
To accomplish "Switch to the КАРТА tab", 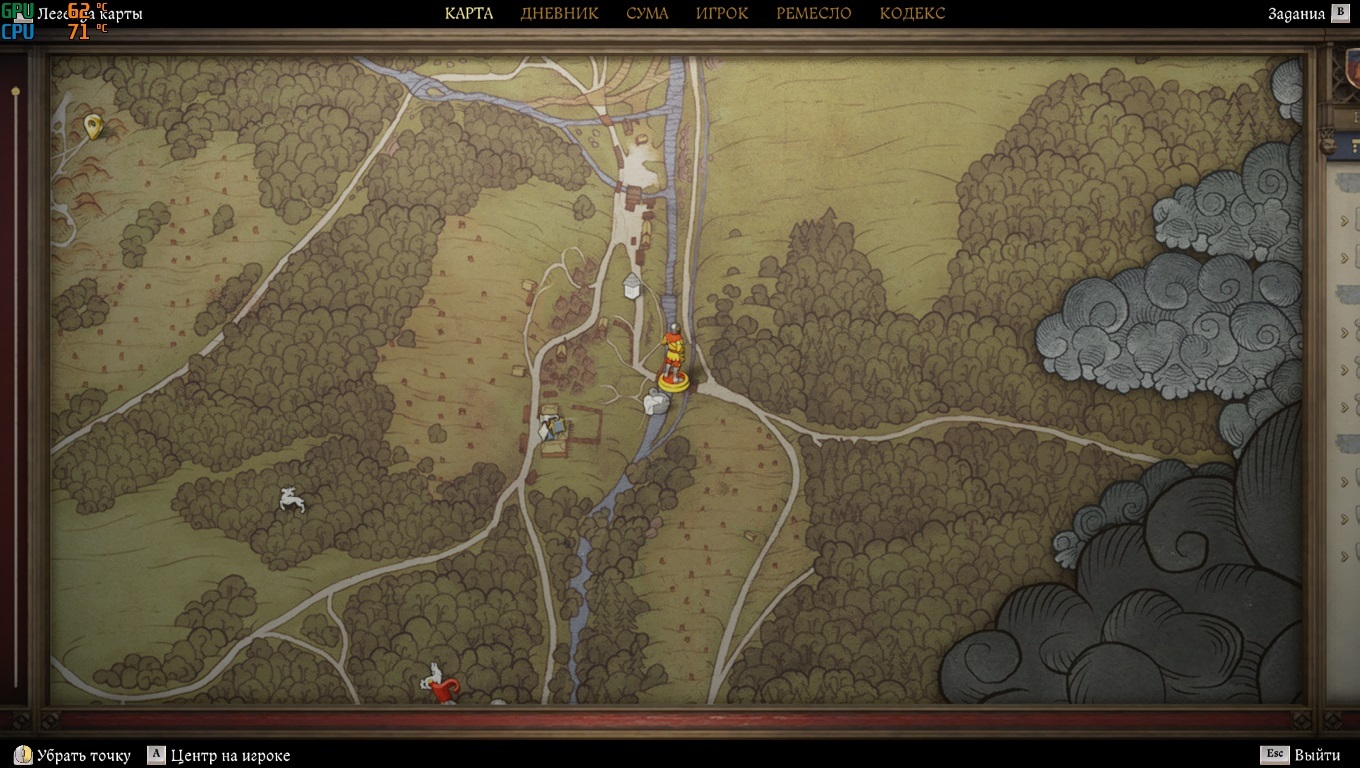I will click(x=469, y=13).
